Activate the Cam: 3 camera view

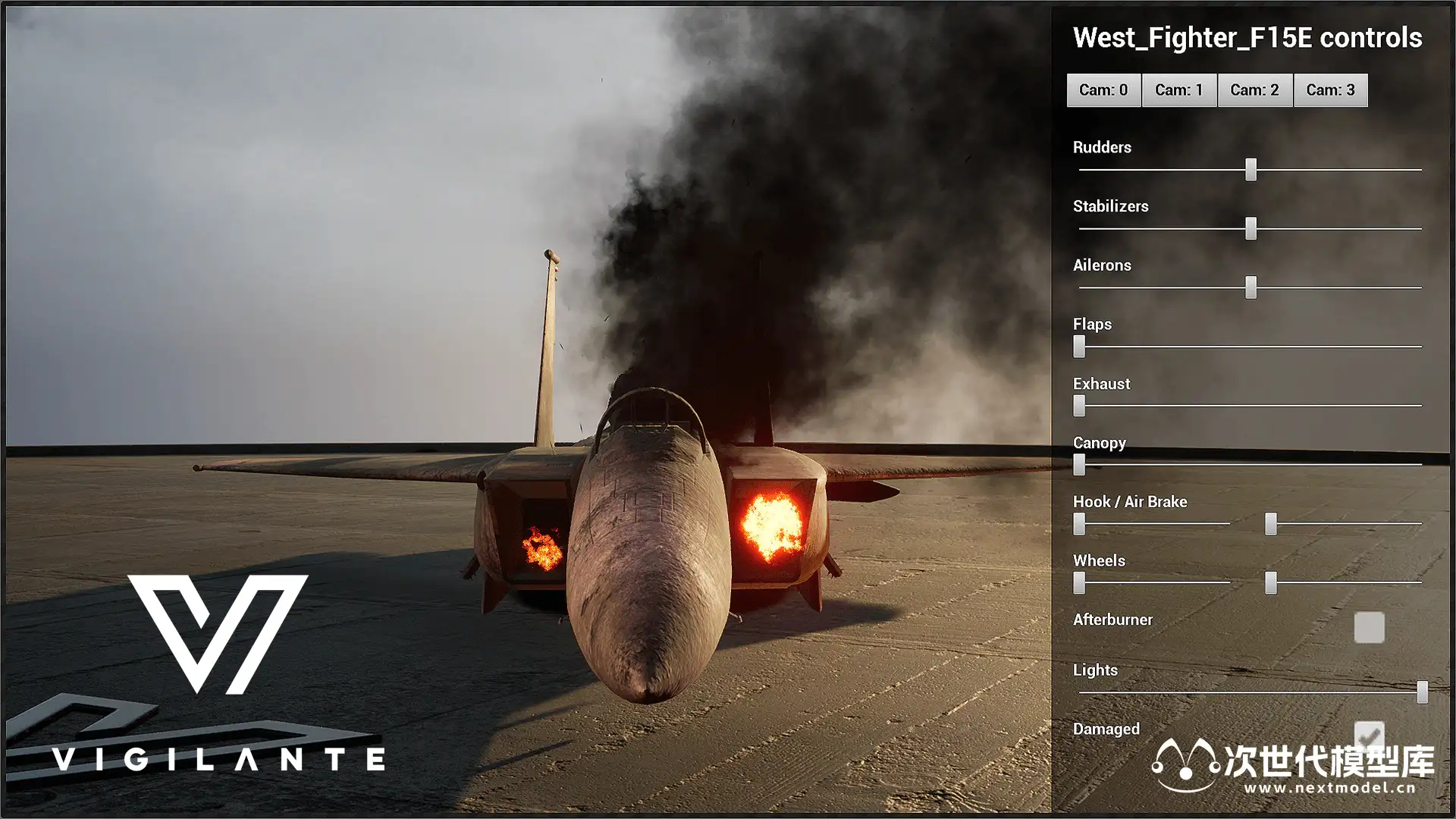click(1330, 90)
